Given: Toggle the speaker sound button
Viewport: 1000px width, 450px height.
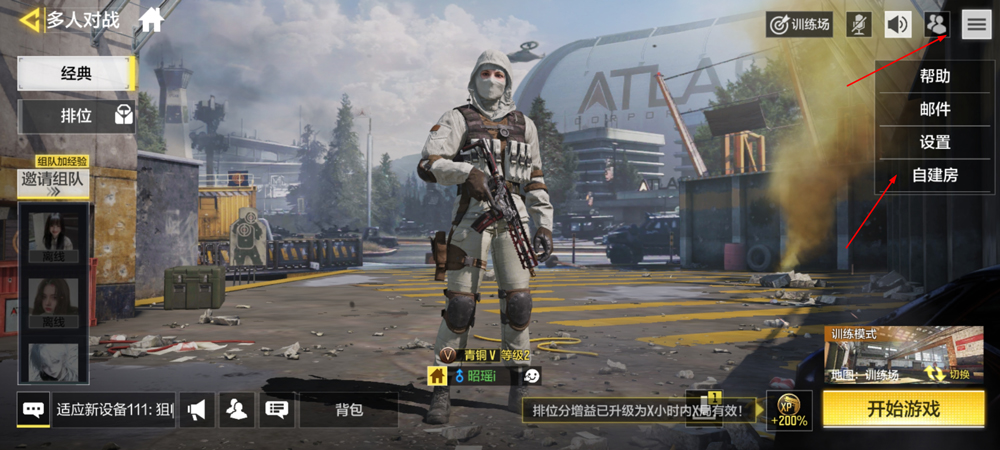Looking at the screenshot, I should [x=898, y=25].
